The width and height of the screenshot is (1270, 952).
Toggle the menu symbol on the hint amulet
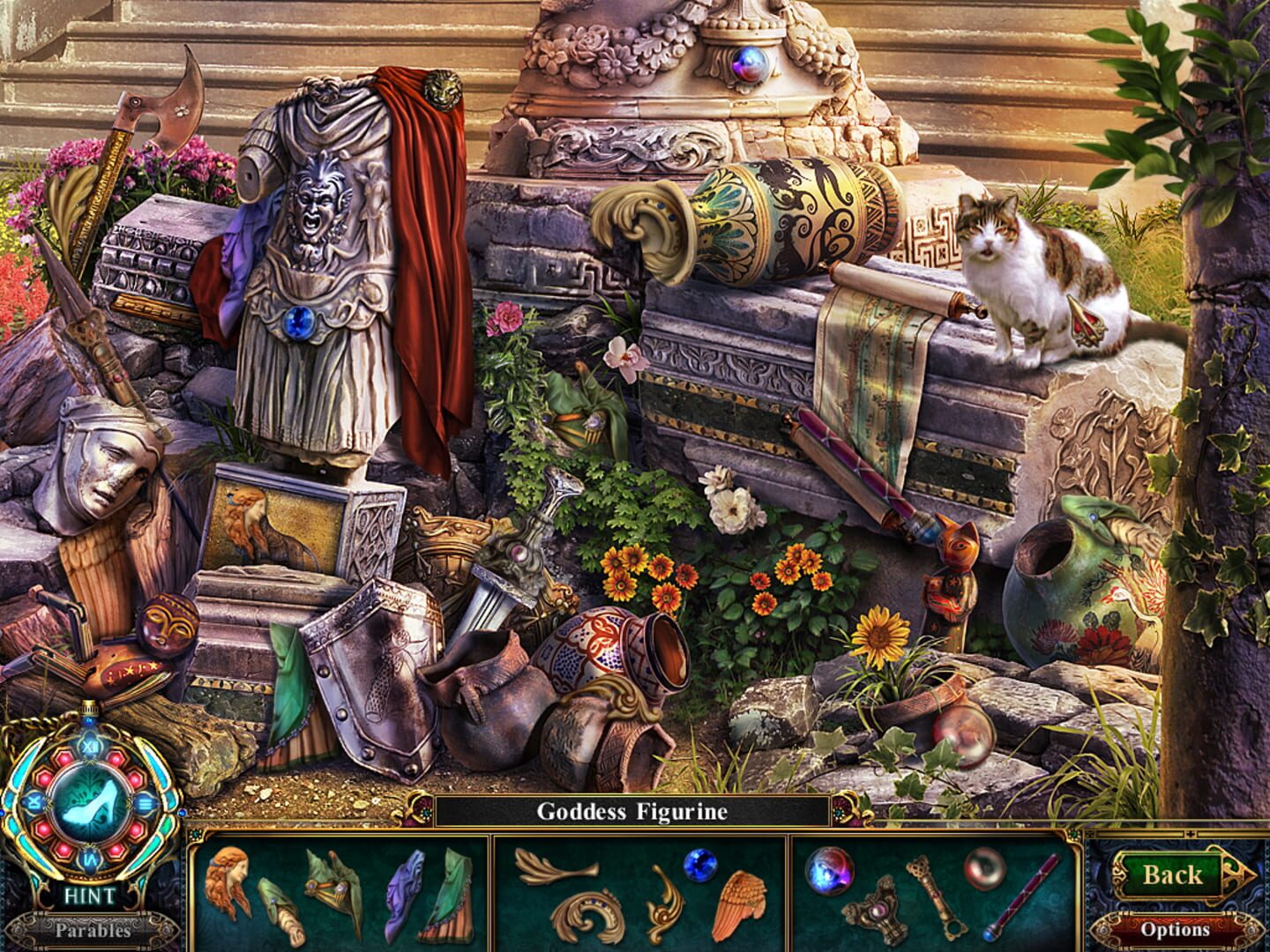(x=145, y=803)
